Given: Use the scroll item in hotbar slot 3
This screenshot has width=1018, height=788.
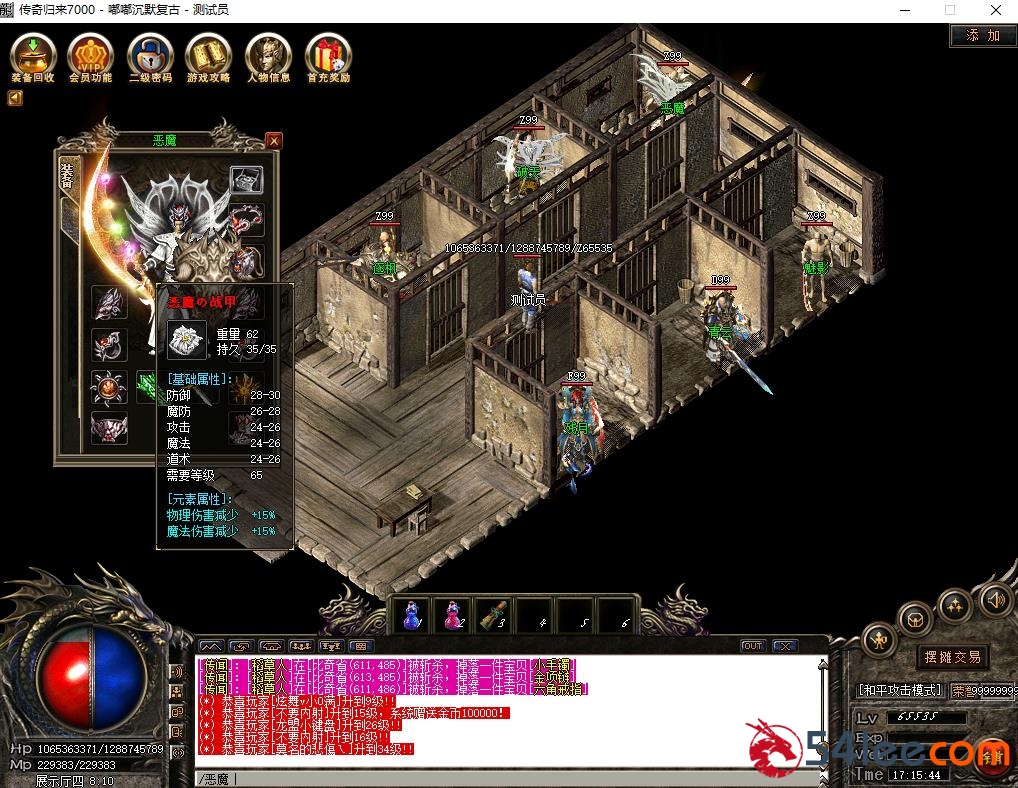Looking at the screenshot, I should point(491,615).
